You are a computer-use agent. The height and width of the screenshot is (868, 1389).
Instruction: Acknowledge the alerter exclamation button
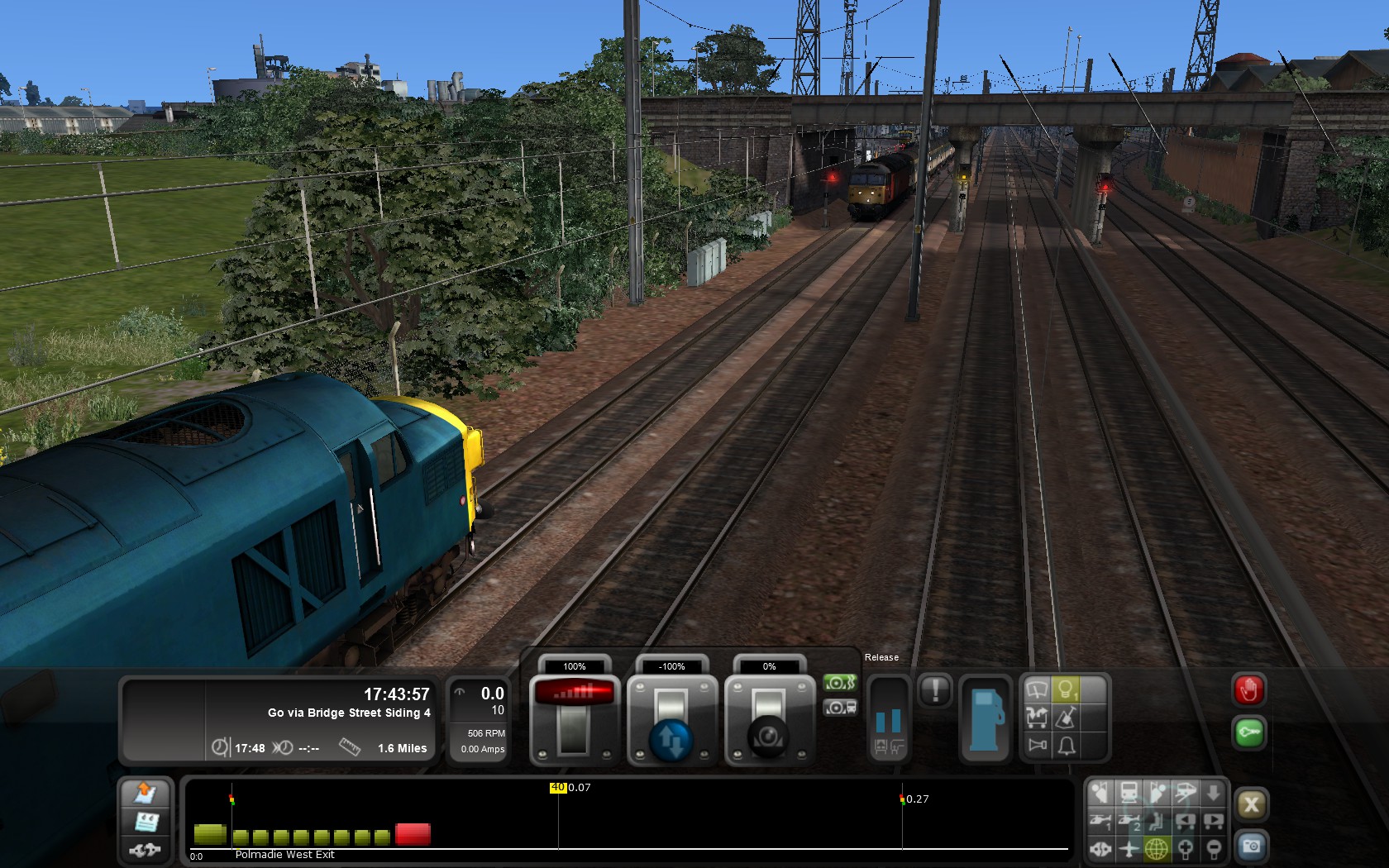[x=935, y=690]
